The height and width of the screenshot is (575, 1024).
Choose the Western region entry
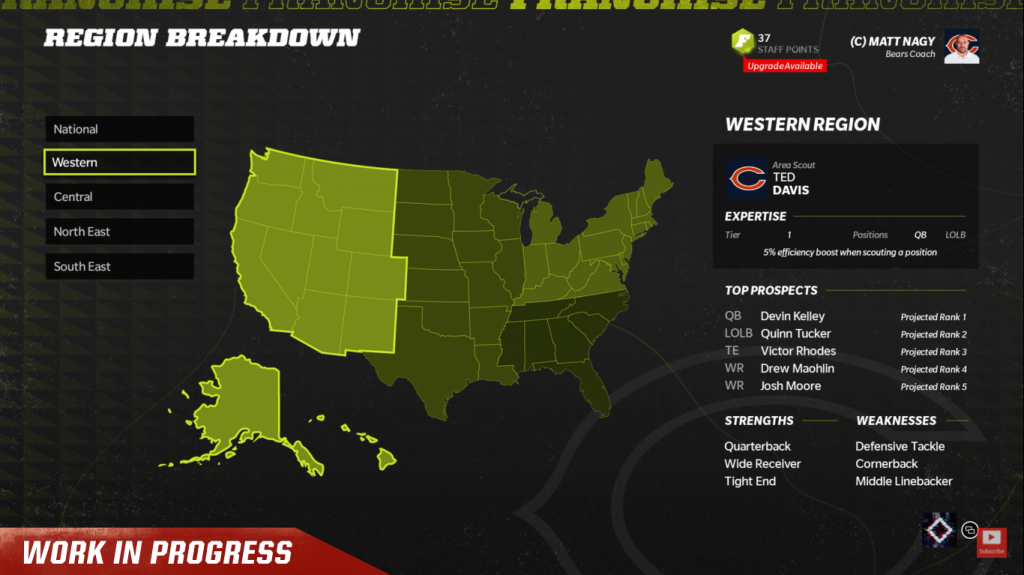[119, 162]
